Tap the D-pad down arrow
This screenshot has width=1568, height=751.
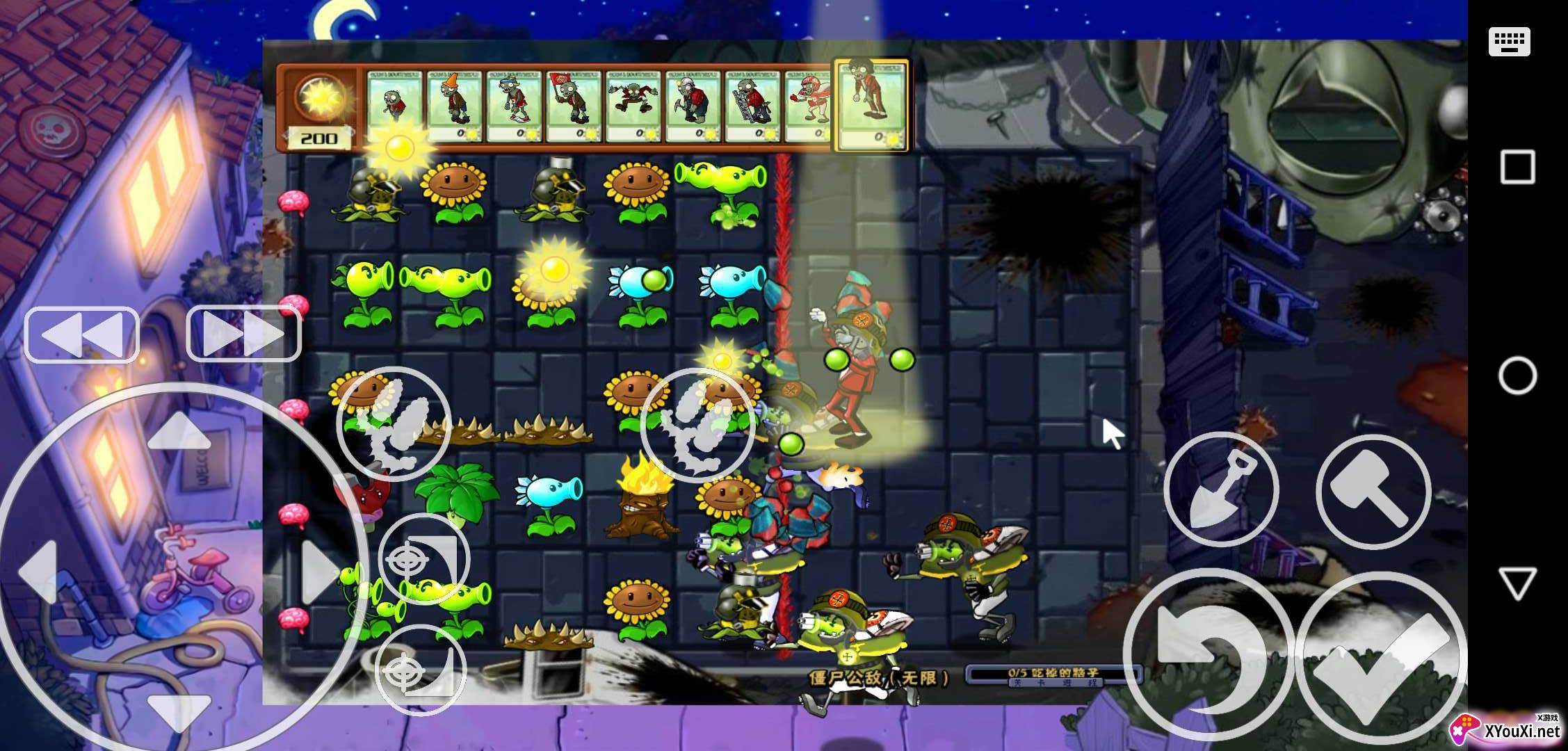click(179, 709)
